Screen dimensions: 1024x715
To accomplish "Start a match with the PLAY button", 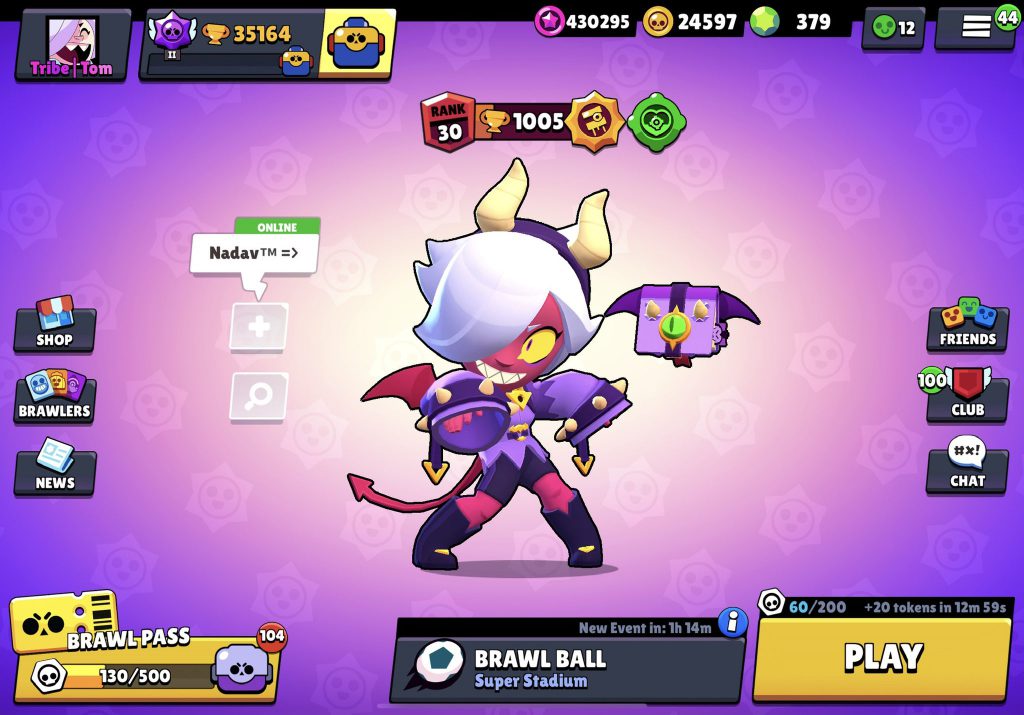I will click(x=881, y=657).
